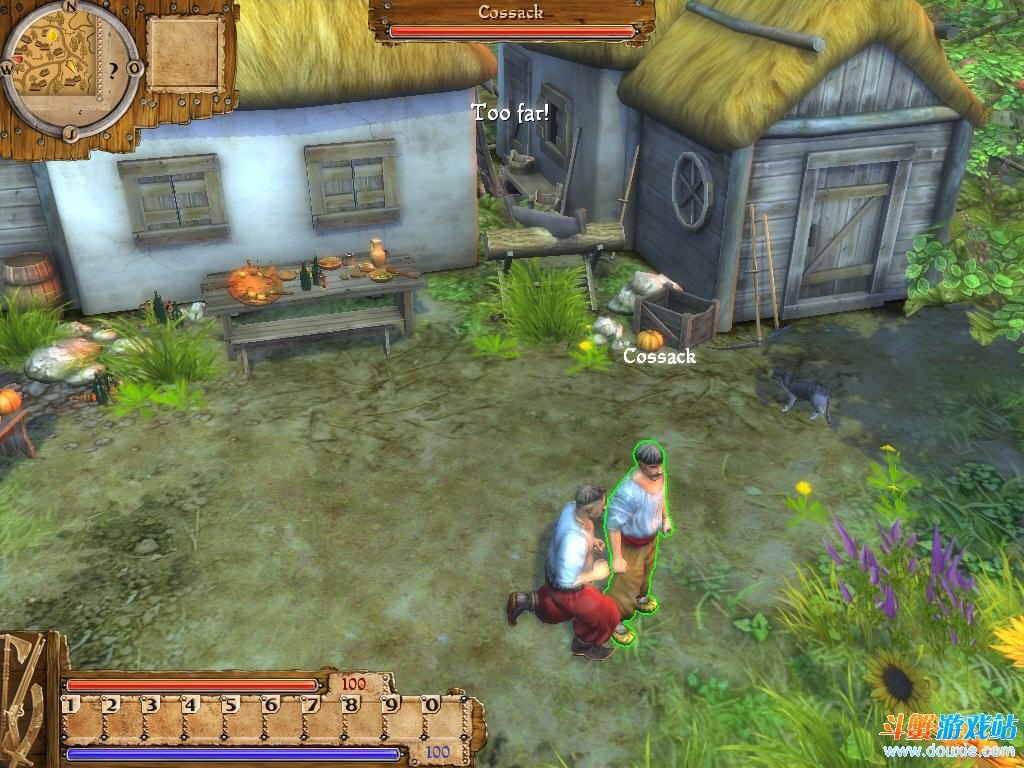Viewport: 1024px width, 768px height.
Task: Click the red marker on the minimap
Action: point(18,59)
